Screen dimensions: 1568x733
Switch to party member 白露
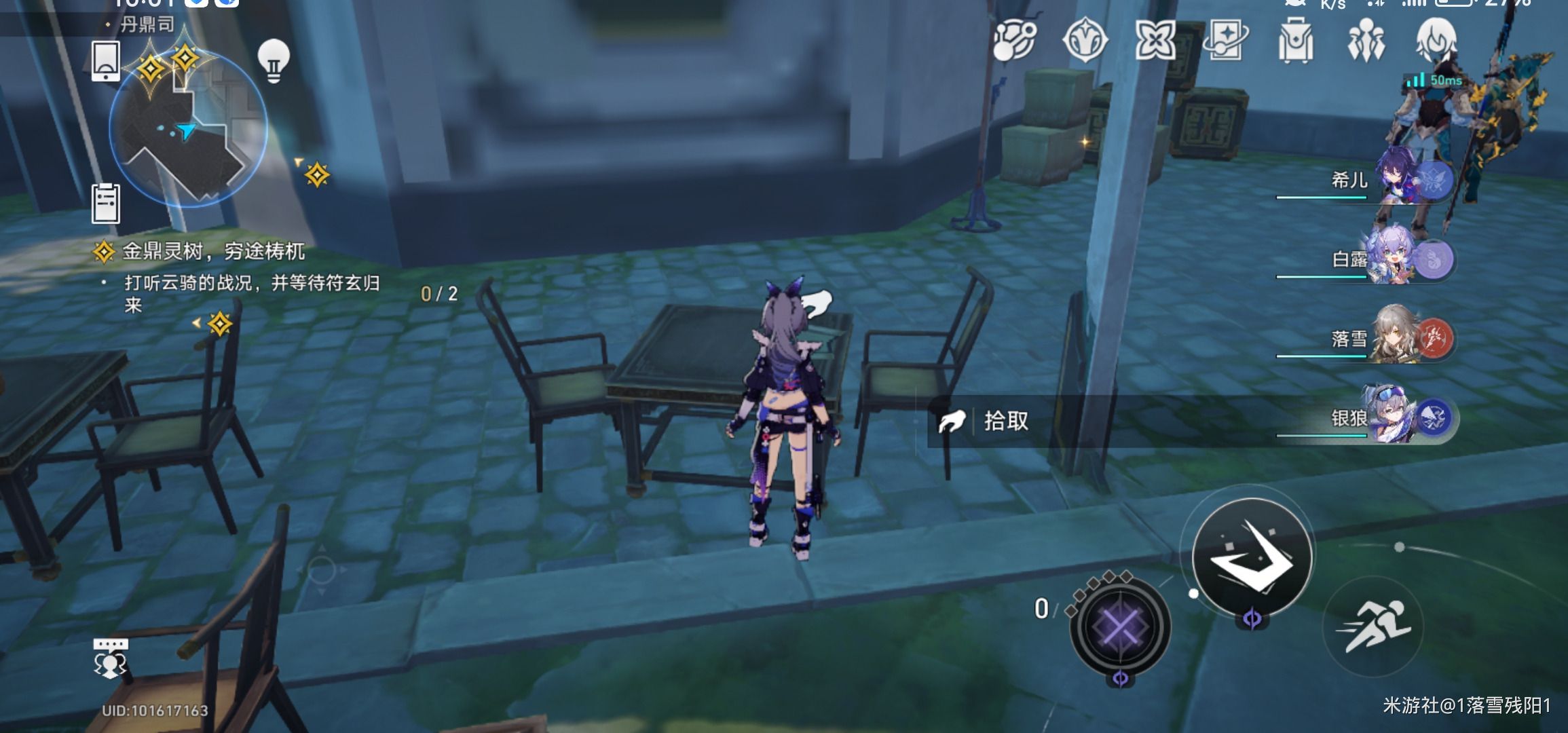(x=1412, y=259)
